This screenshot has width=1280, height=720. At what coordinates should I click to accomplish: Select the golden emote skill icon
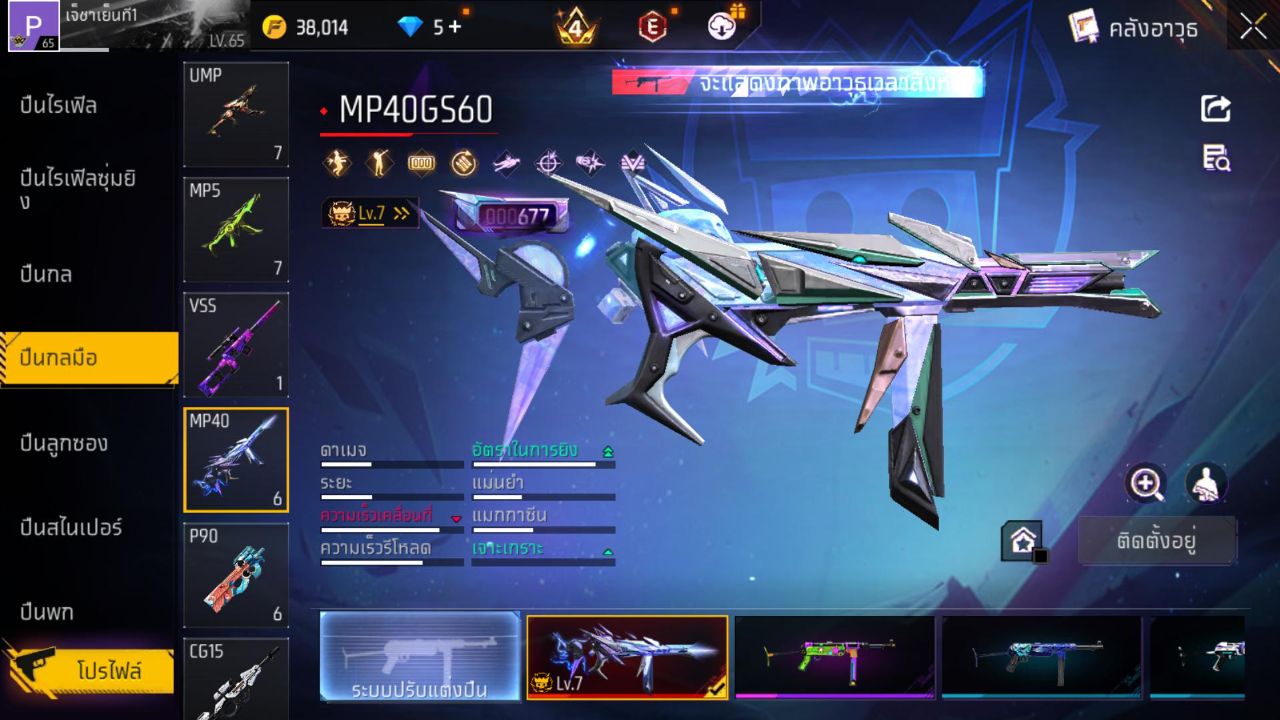coord(338,161)
